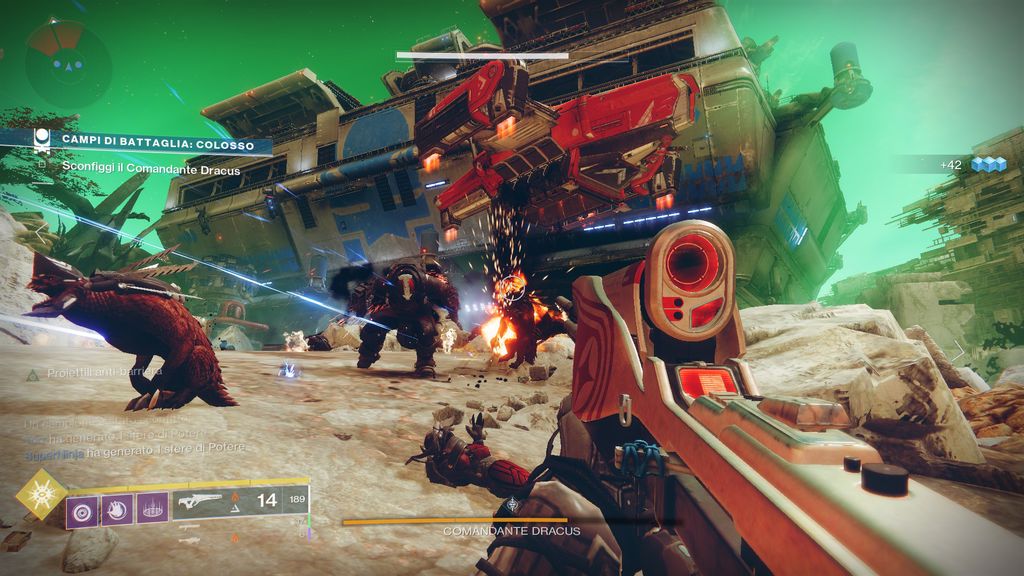This screenshot has width=1024, height=576.
Task: Trigger the flaming fist melee ability
Action: [117, 511]
